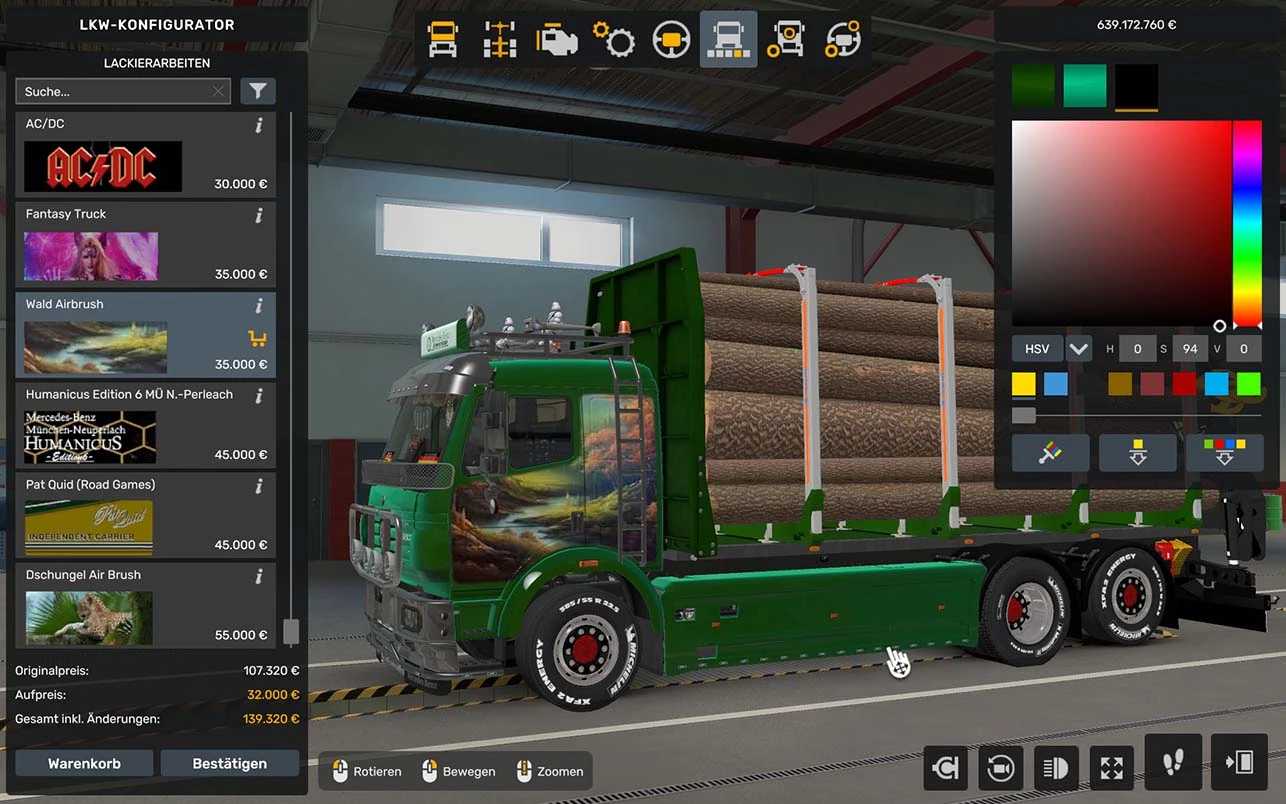Pick the bright green preset color
Viewport: 1286px width, 804px height.
point(1248,384)
